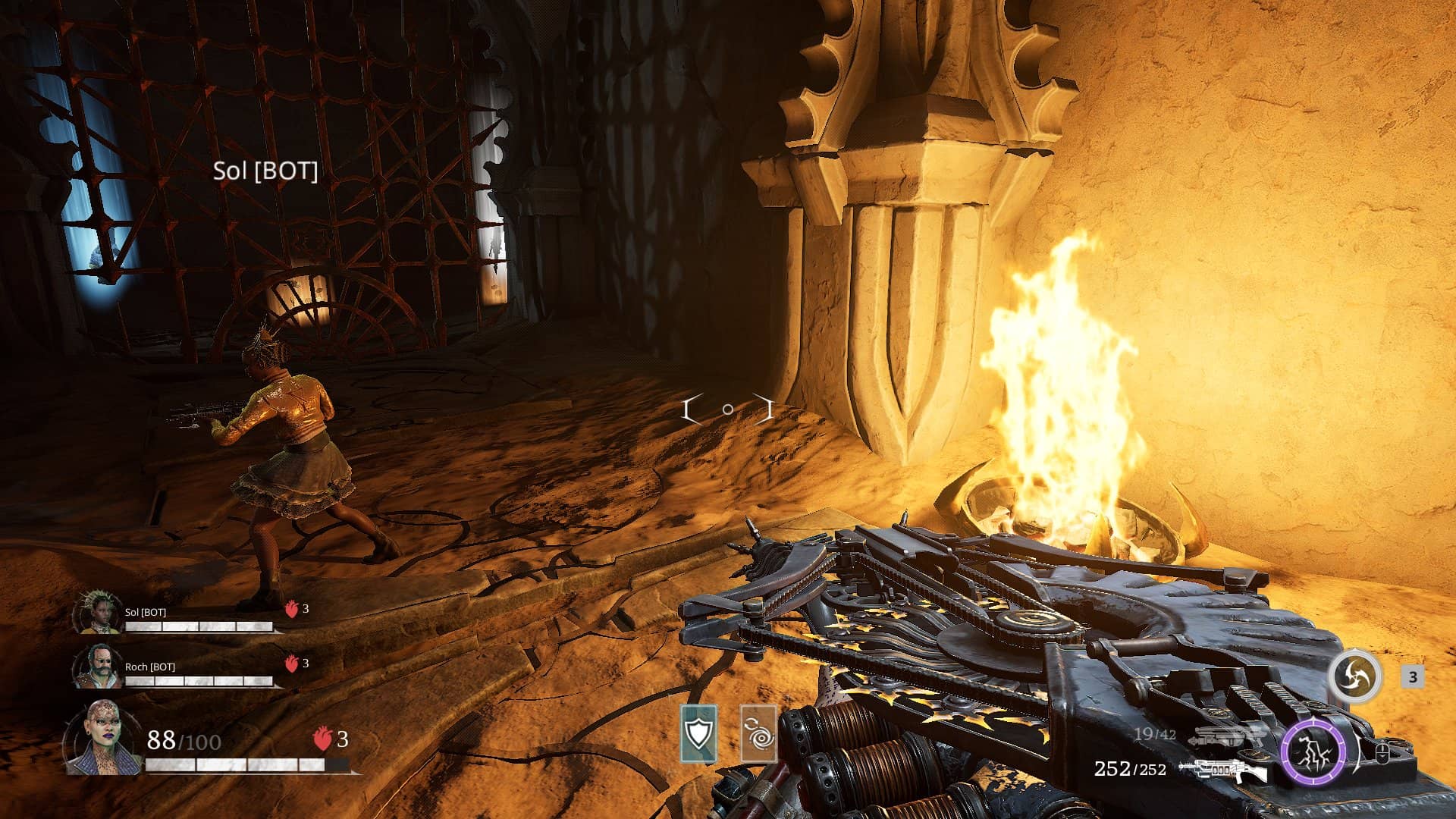Screen dimensions: 1456x819
Task: Select the shield tarot card
Action: pos(698,733)
